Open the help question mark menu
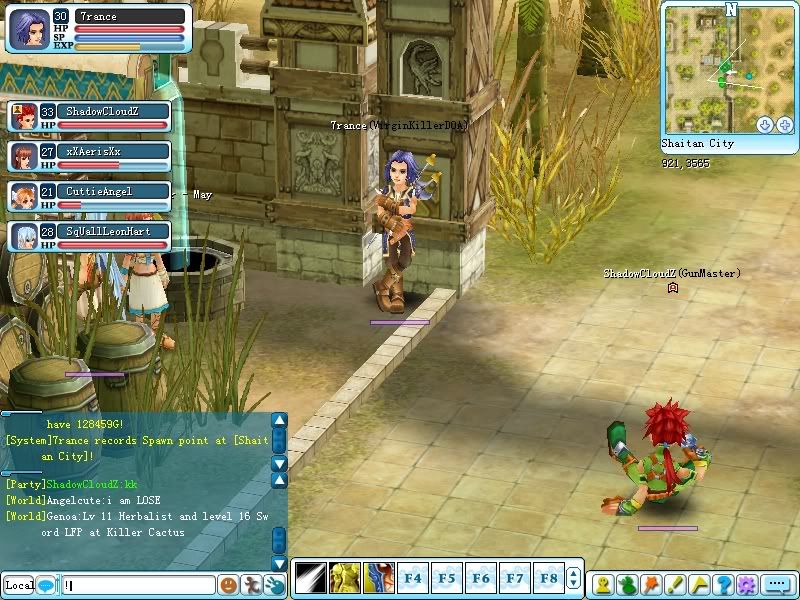Image resolution: width=800 pixels, height=600 pixels. (x=724, y=584)
